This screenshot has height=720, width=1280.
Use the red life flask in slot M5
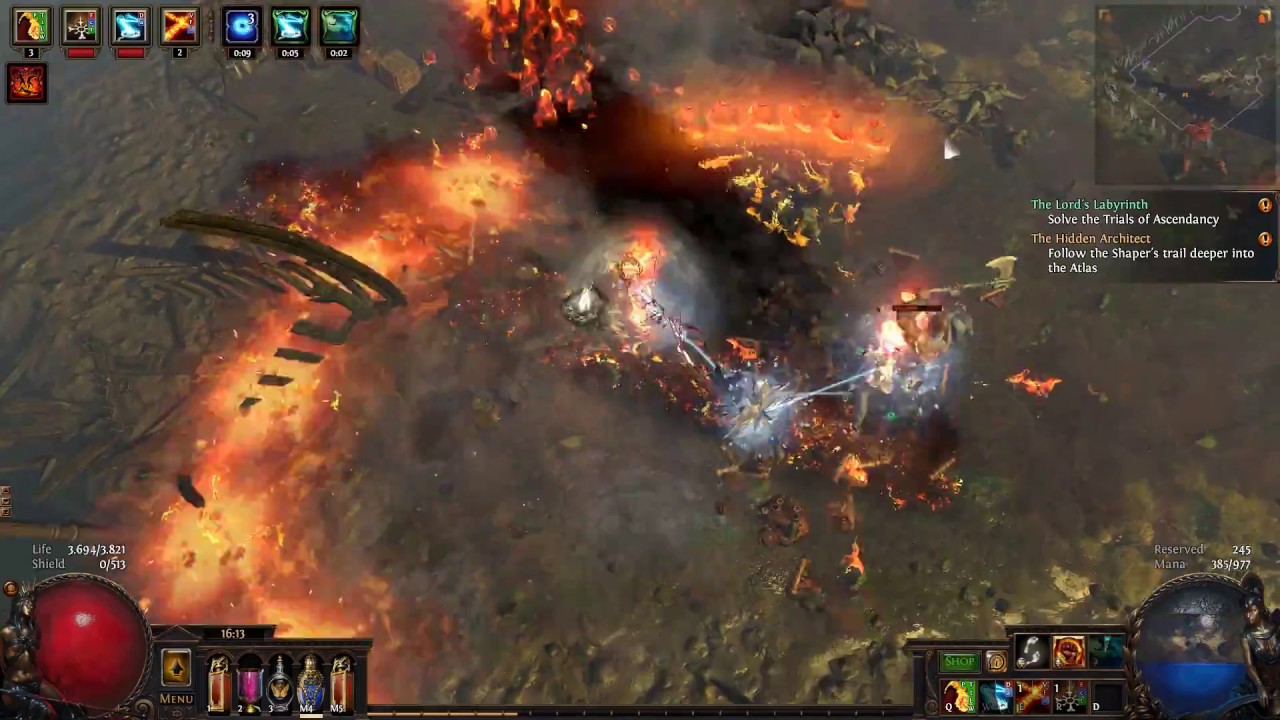(x=342, y=684)
